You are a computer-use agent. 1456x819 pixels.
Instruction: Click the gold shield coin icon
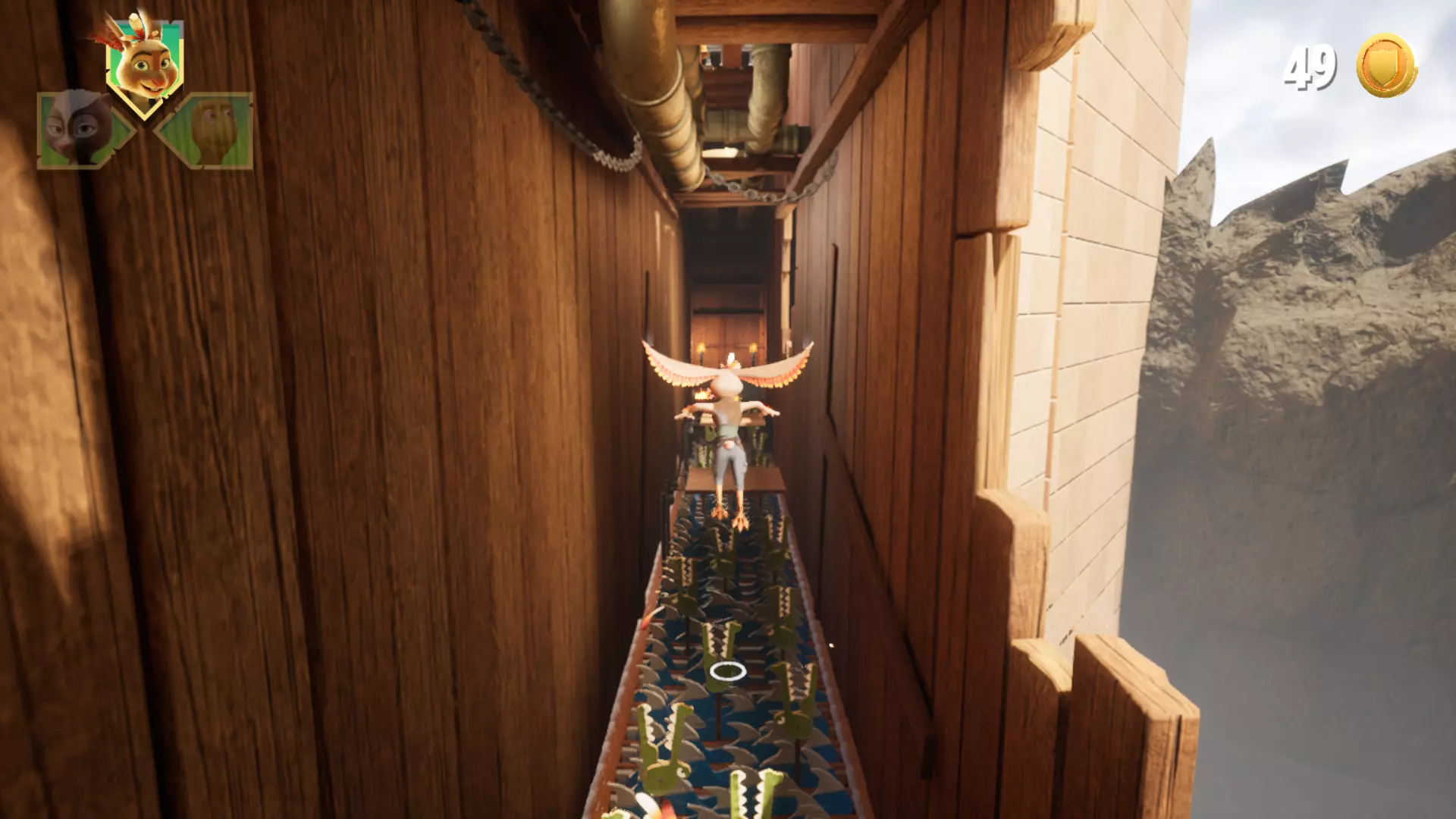(1385, 66)
